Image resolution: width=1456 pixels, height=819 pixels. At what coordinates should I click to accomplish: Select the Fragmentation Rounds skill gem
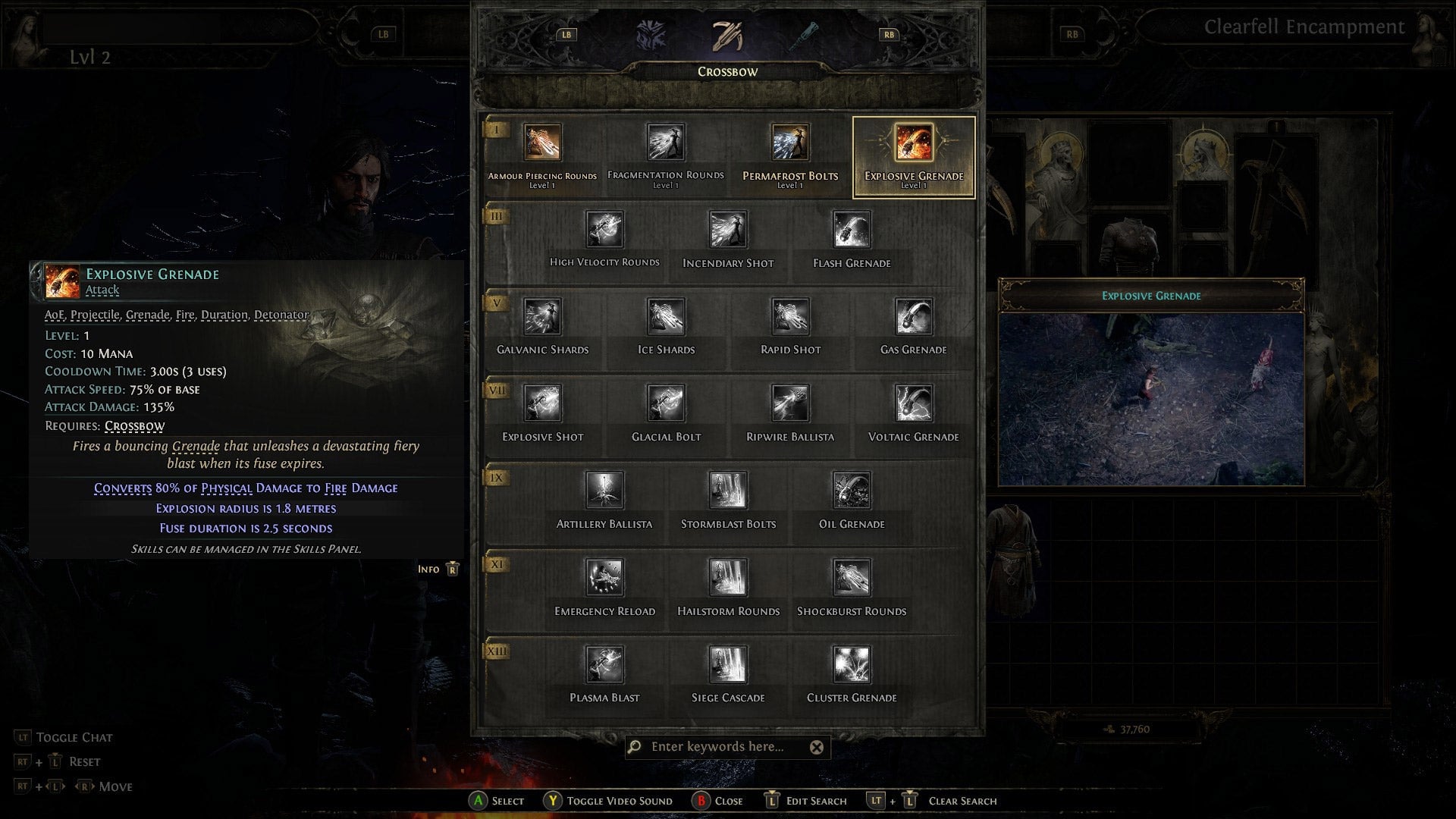point(665,142)
